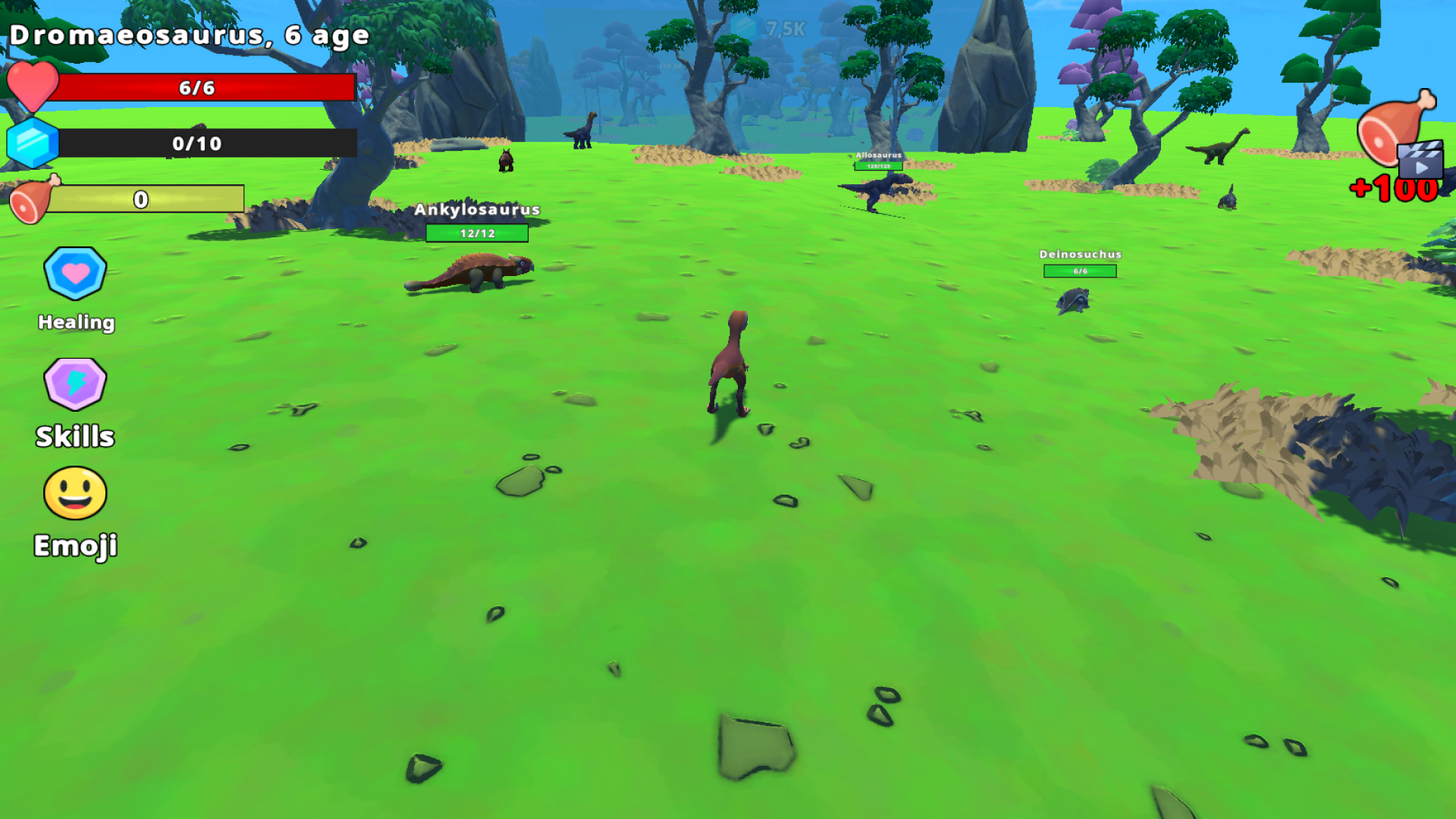Click the clapperboard play icon for +100 meat
This screenshot has width=1456, height=819.
1421,162
